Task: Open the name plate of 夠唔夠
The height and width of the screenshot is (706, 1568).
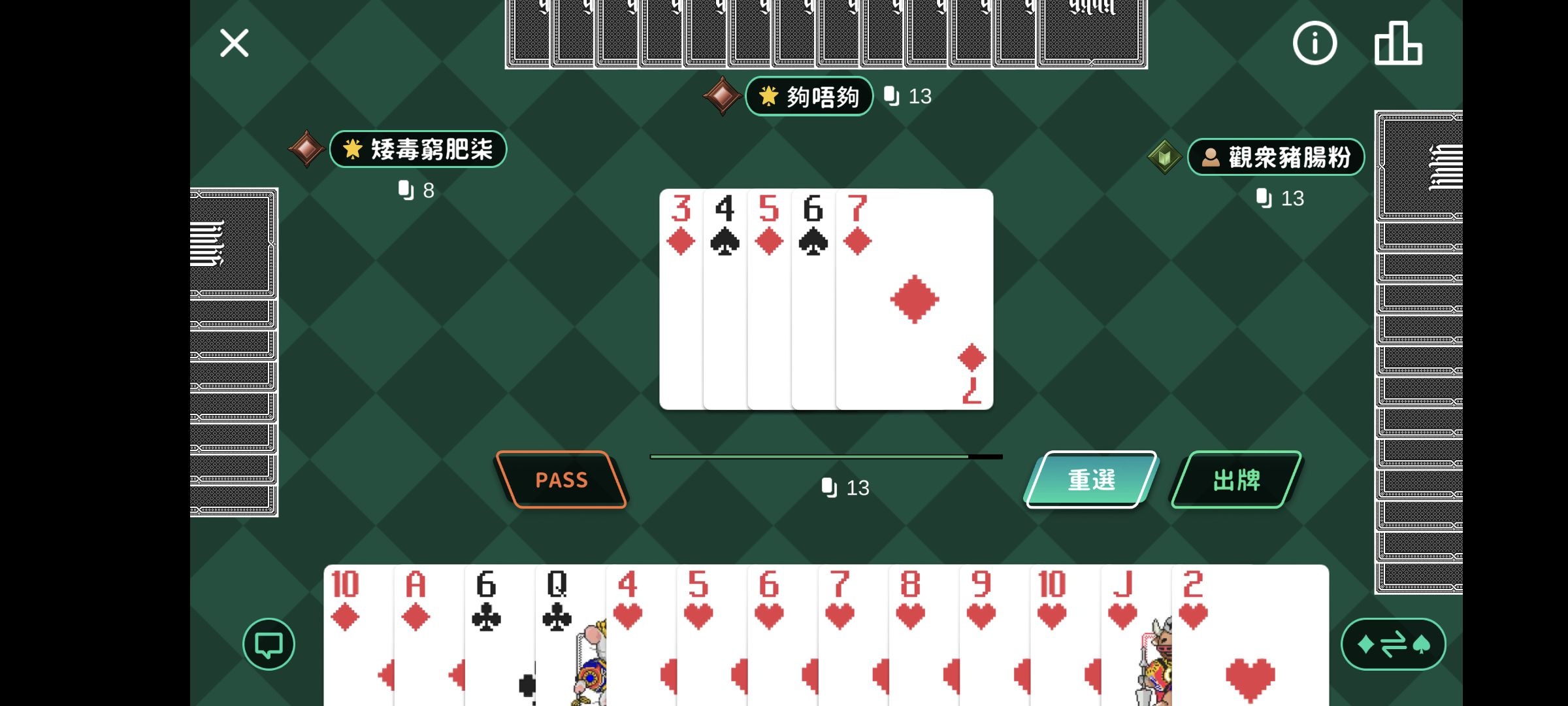Action: coord(809,95)
